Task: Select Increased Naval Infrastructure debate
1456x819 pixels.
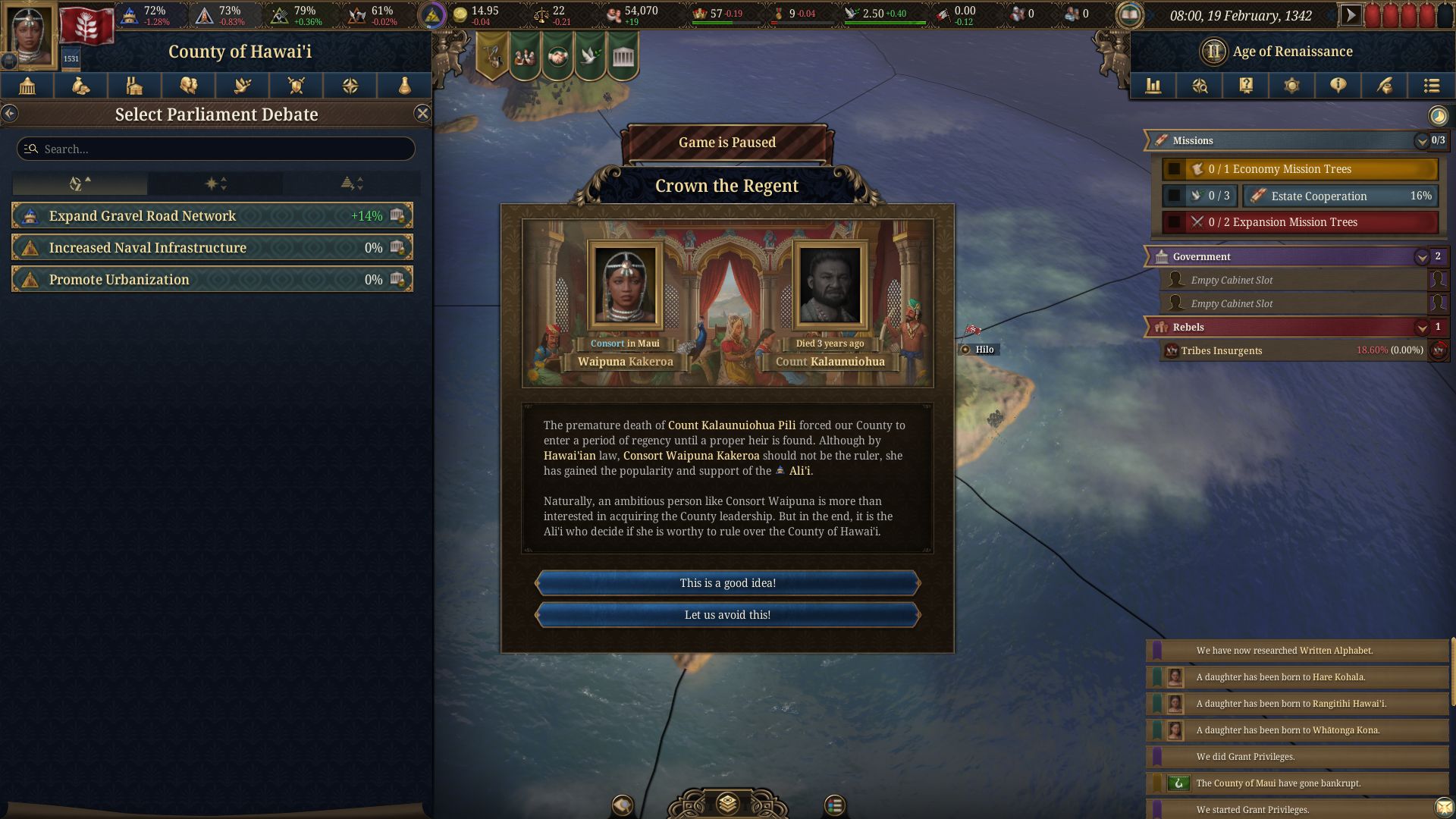Action: point(212,248)
